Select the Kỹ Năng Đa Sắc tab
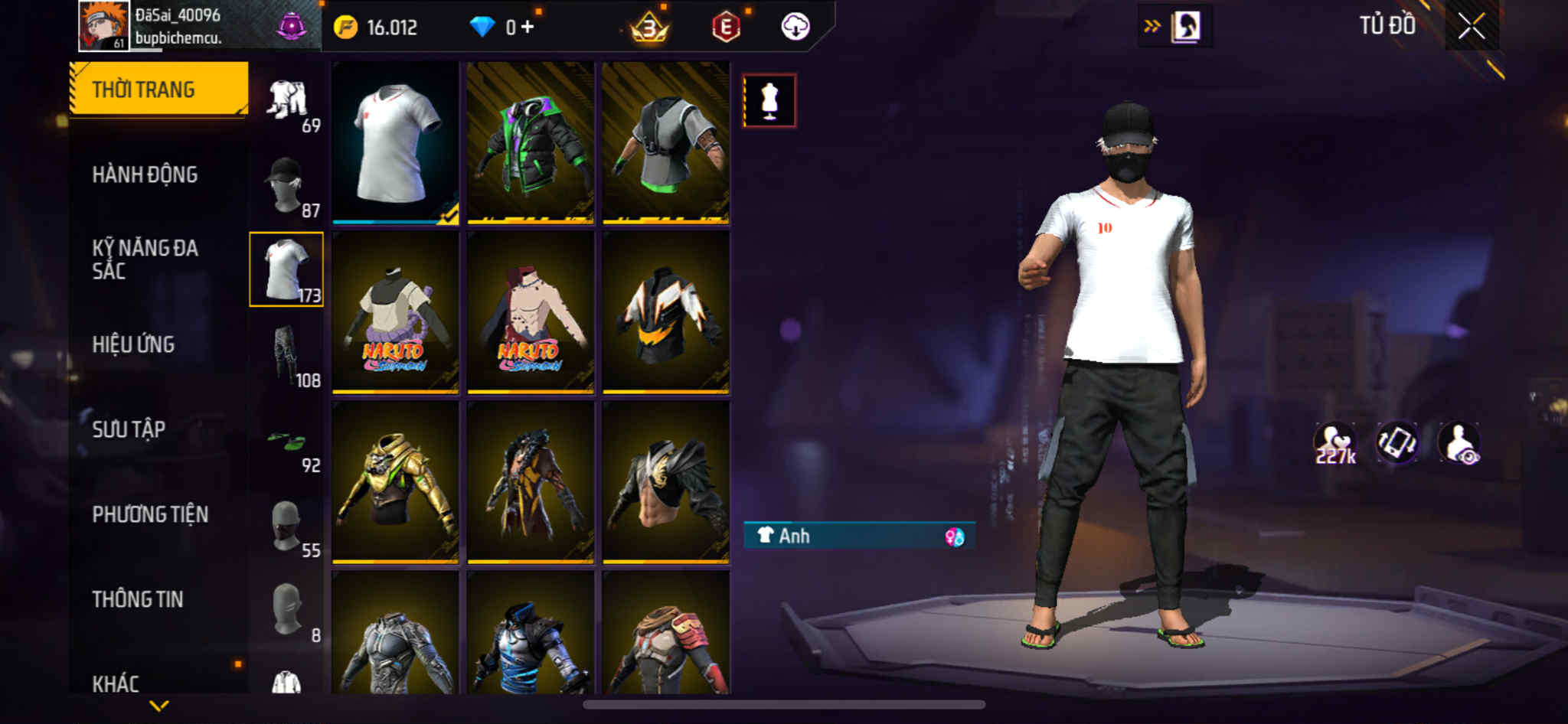Screen dimensions: 1568x724 [x=145, y=259]
